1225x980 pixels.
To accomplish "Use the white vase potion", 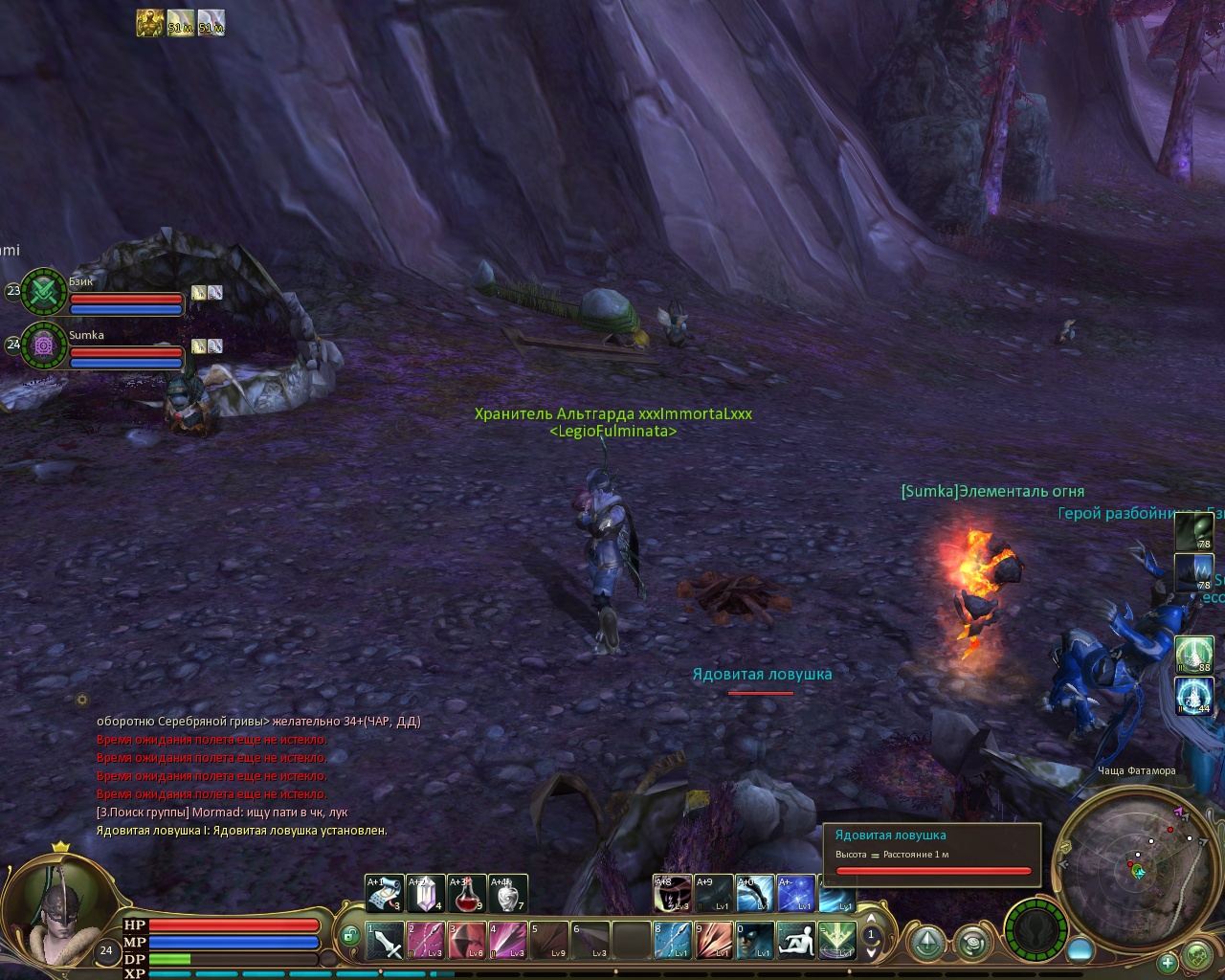I will tap(508, 894).
